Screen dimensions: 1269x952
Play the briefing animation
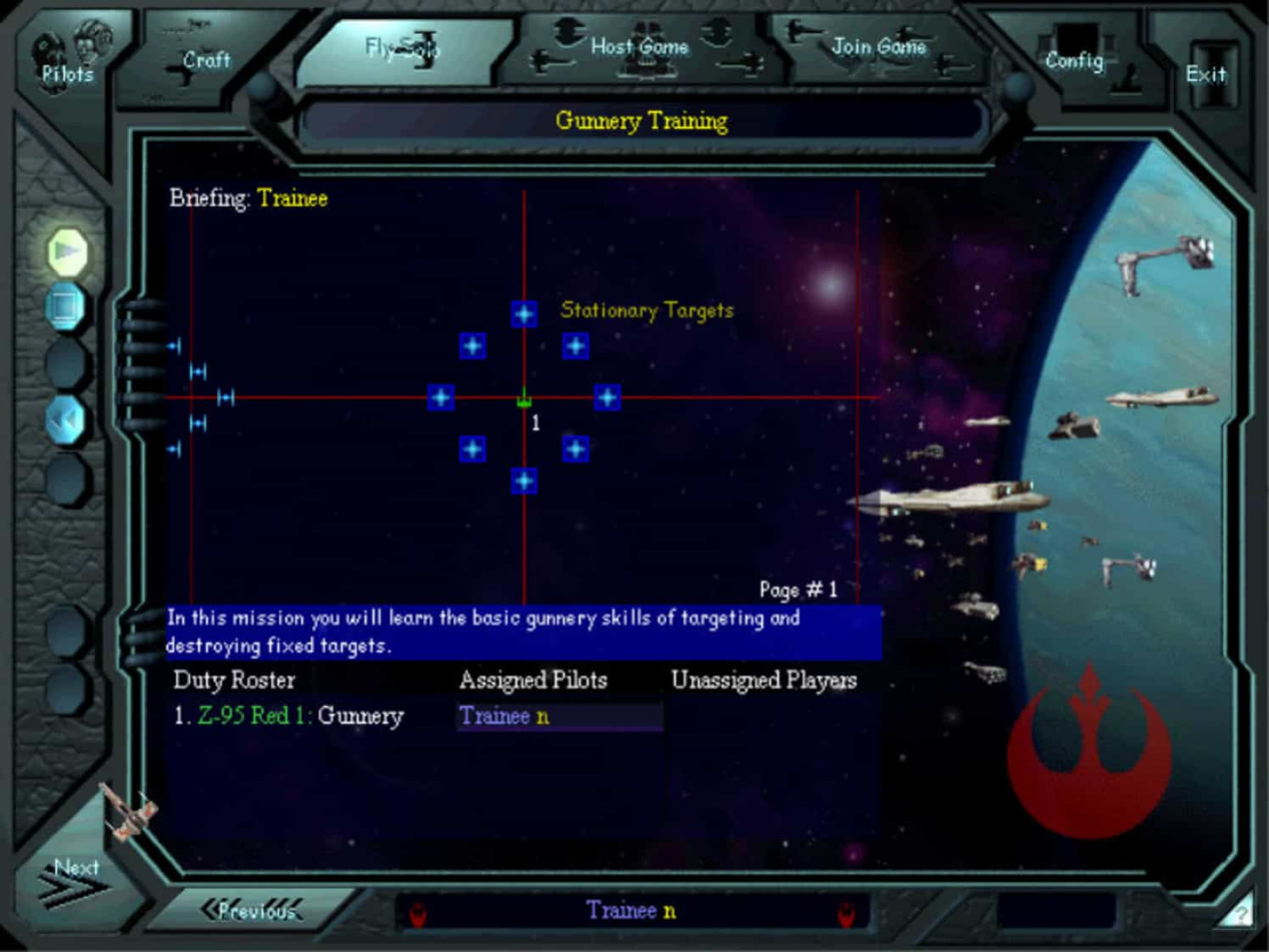[x=67, y=252]
